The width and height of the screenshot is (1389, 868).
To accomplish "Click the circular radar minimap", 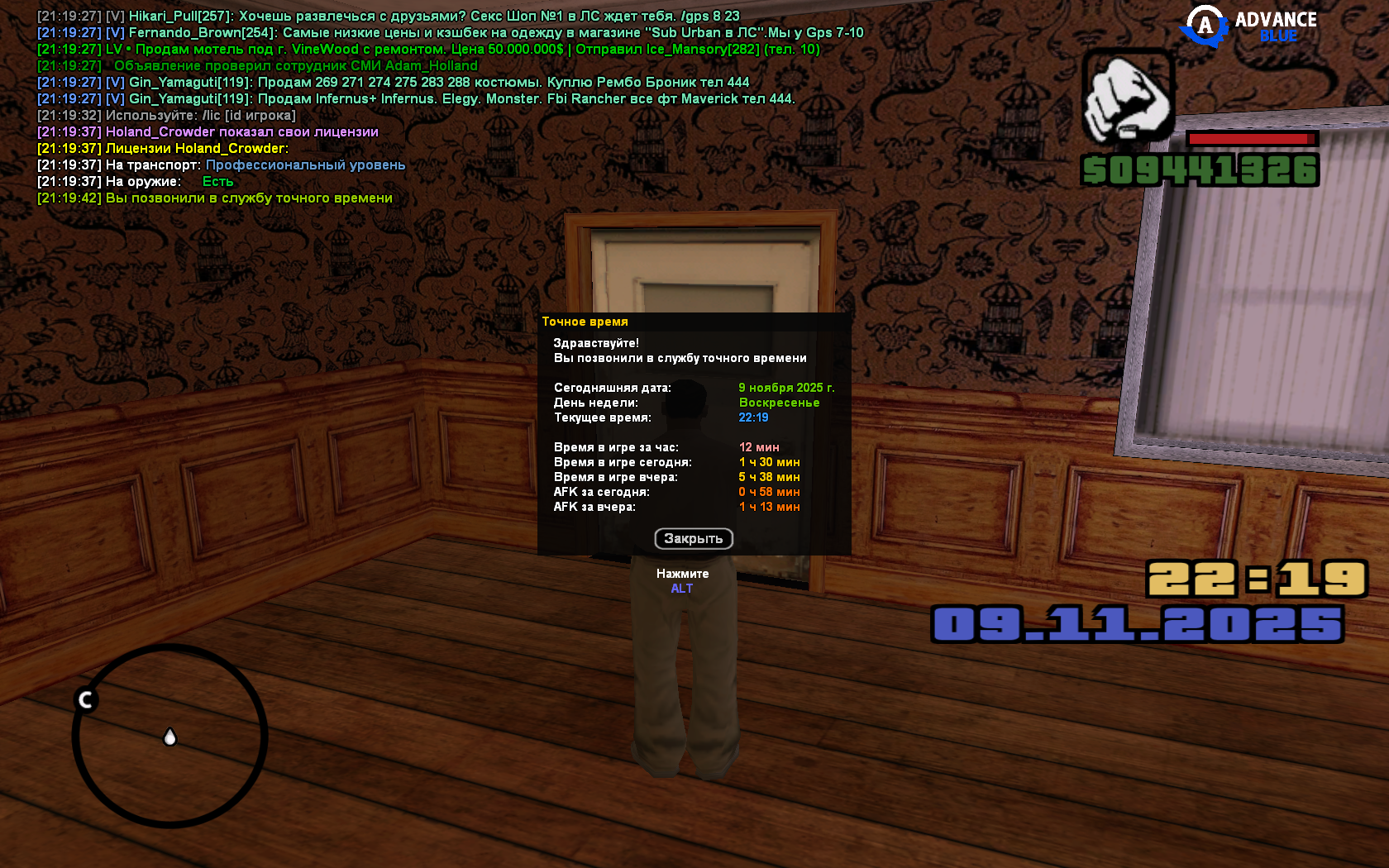I will (x=169, y=736).
